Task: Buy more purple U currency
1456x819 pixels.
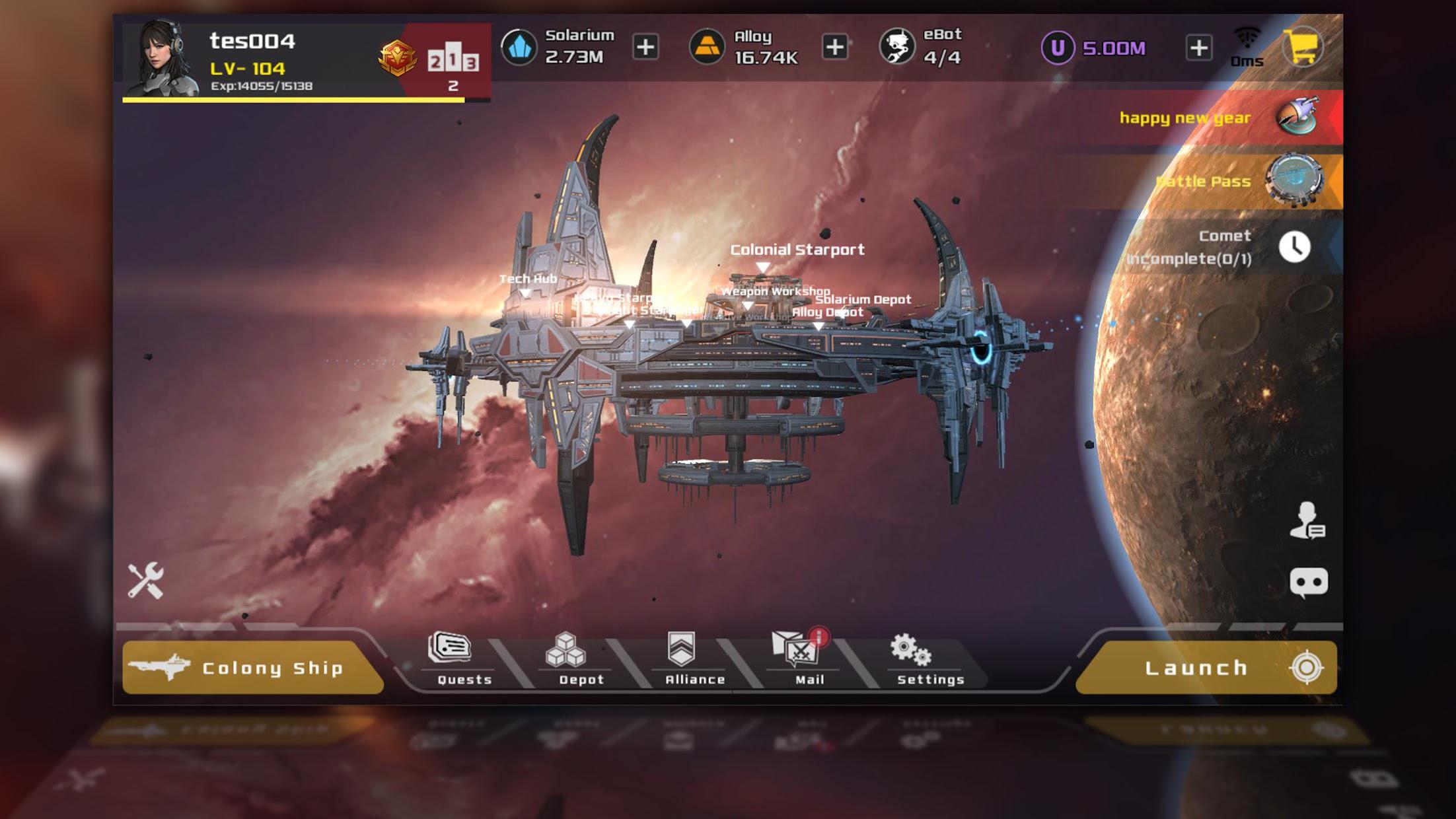Action: coord(1198,48)
